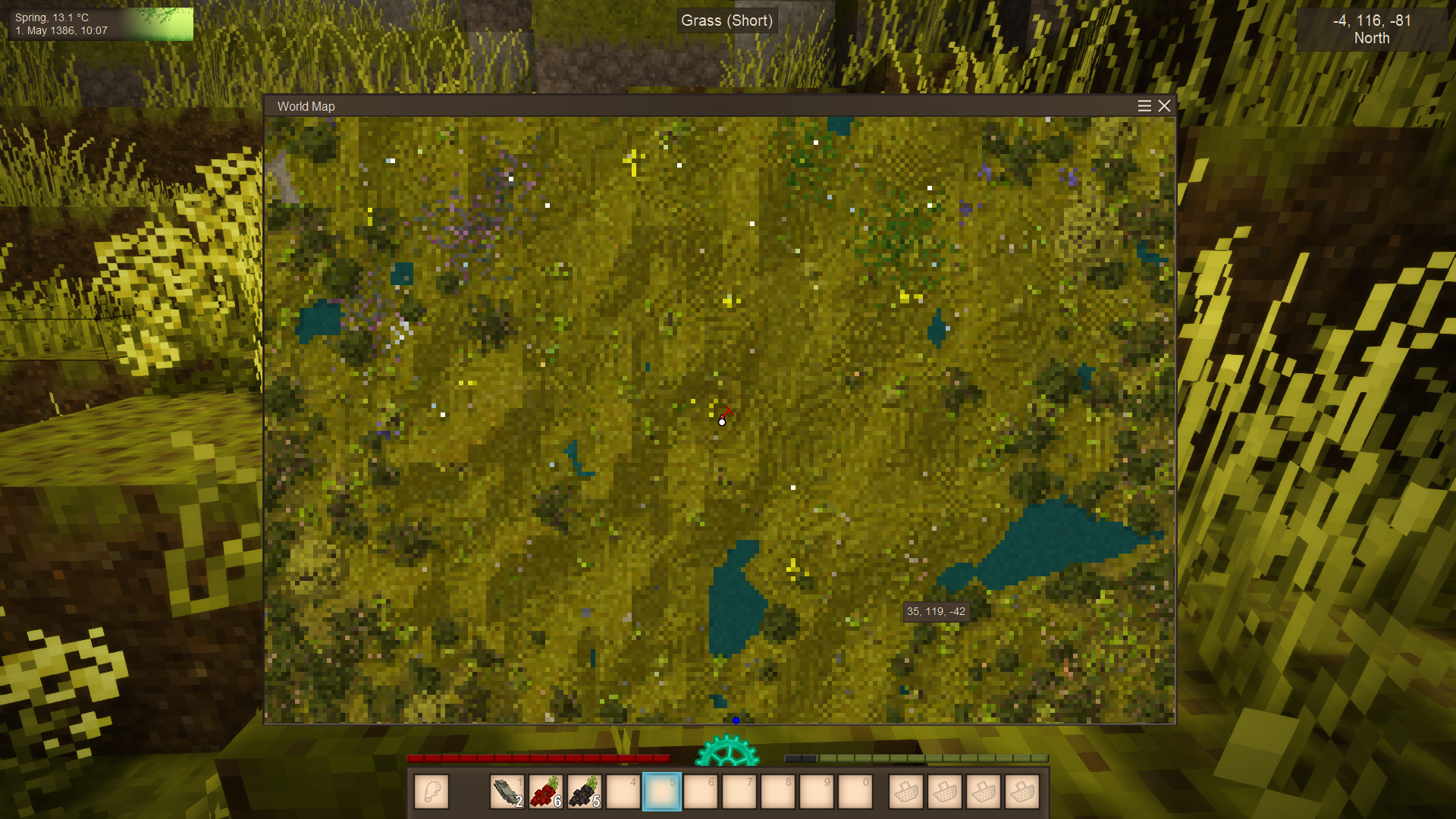Click the highlighted hotbar slot 5
The height and width of the screenshot is (819, 1456).
[662, 792]
